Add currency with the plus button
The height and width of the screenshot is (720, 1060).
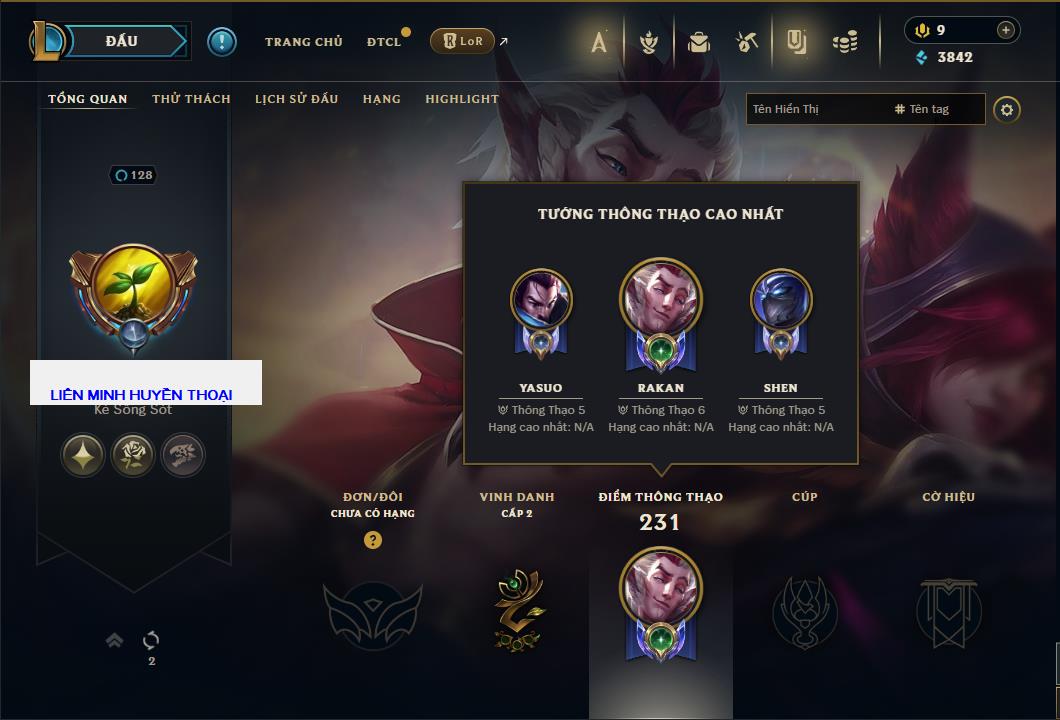tap(1005, 30)
